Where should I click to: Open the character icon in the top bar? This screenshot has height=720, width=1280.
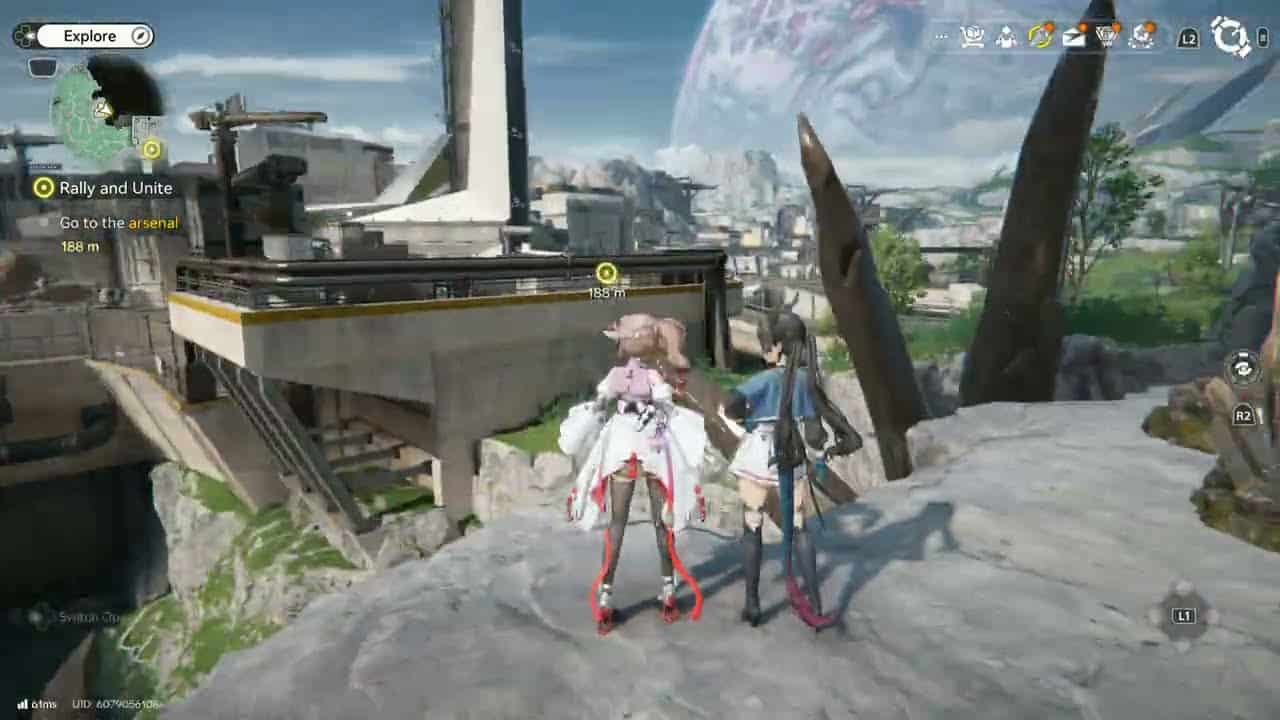[x=1007, y=37]
